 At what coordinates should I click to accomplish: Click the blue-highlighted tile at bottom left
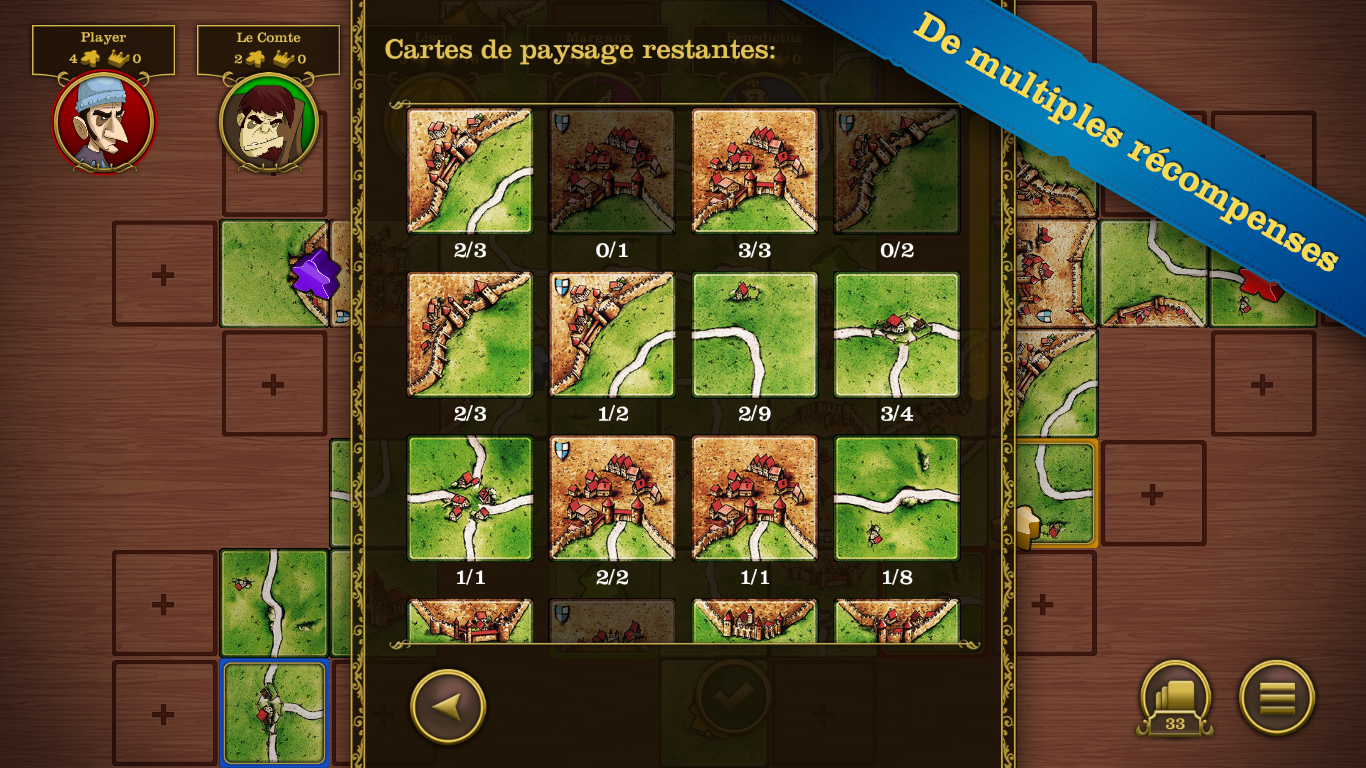tap(273, 712)
